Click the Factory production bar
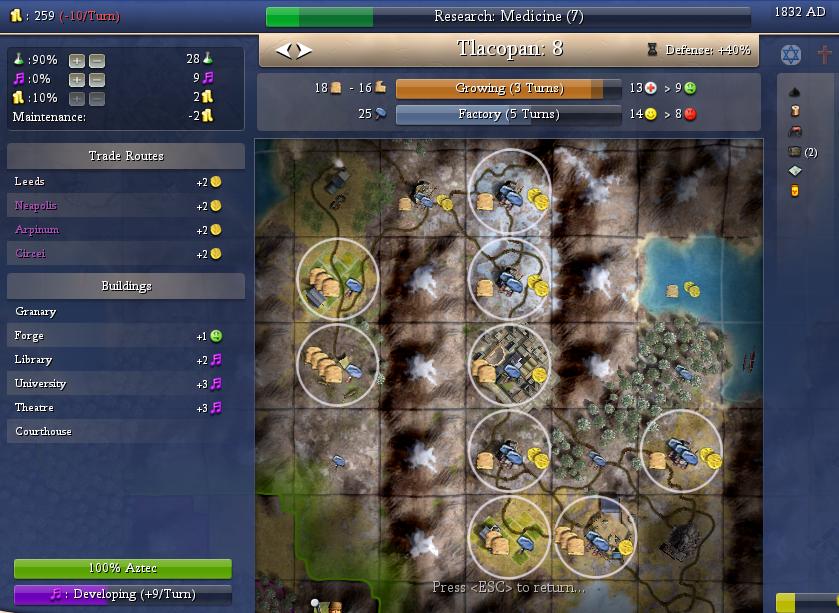839x613 pixels. click(x=508, y=115)
